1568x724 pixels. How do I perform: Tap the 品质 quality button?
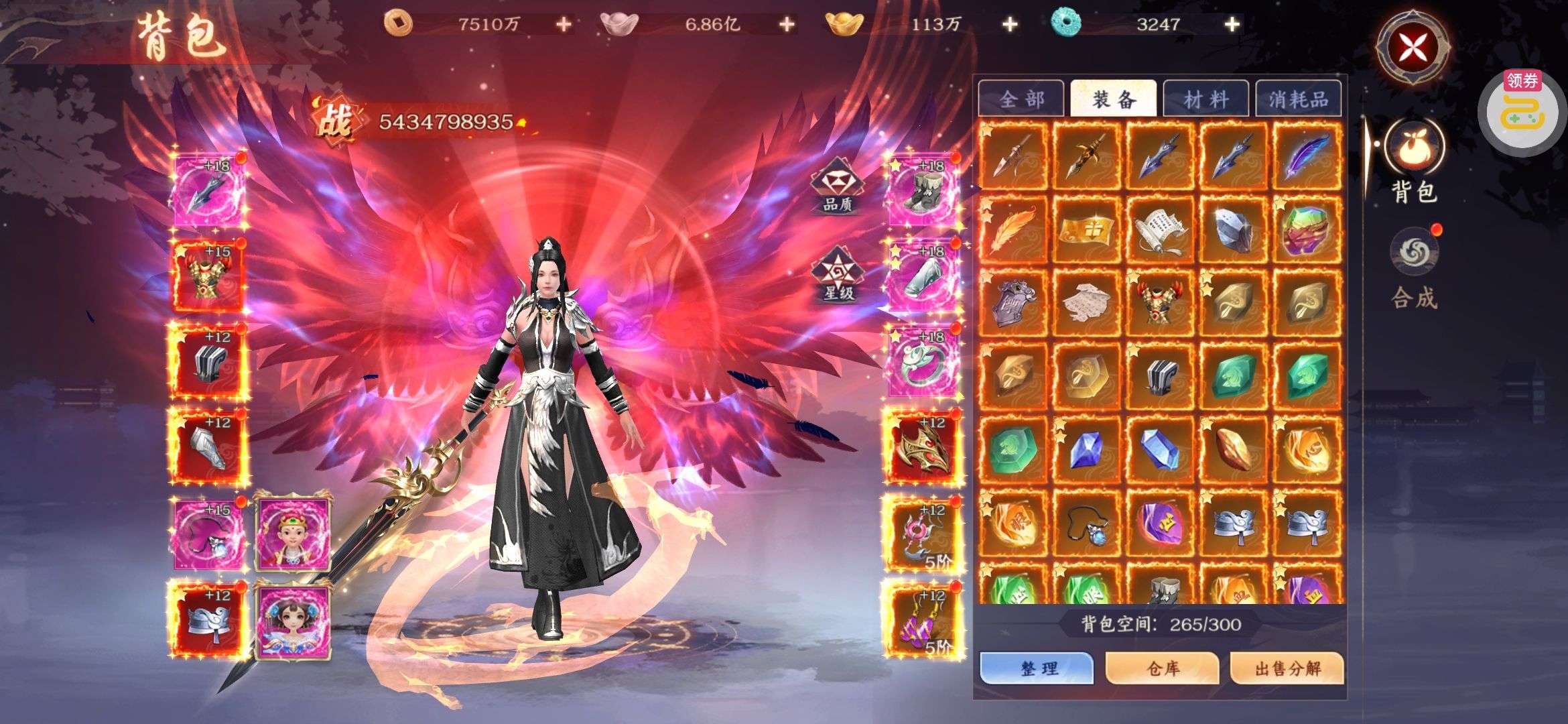837,186
